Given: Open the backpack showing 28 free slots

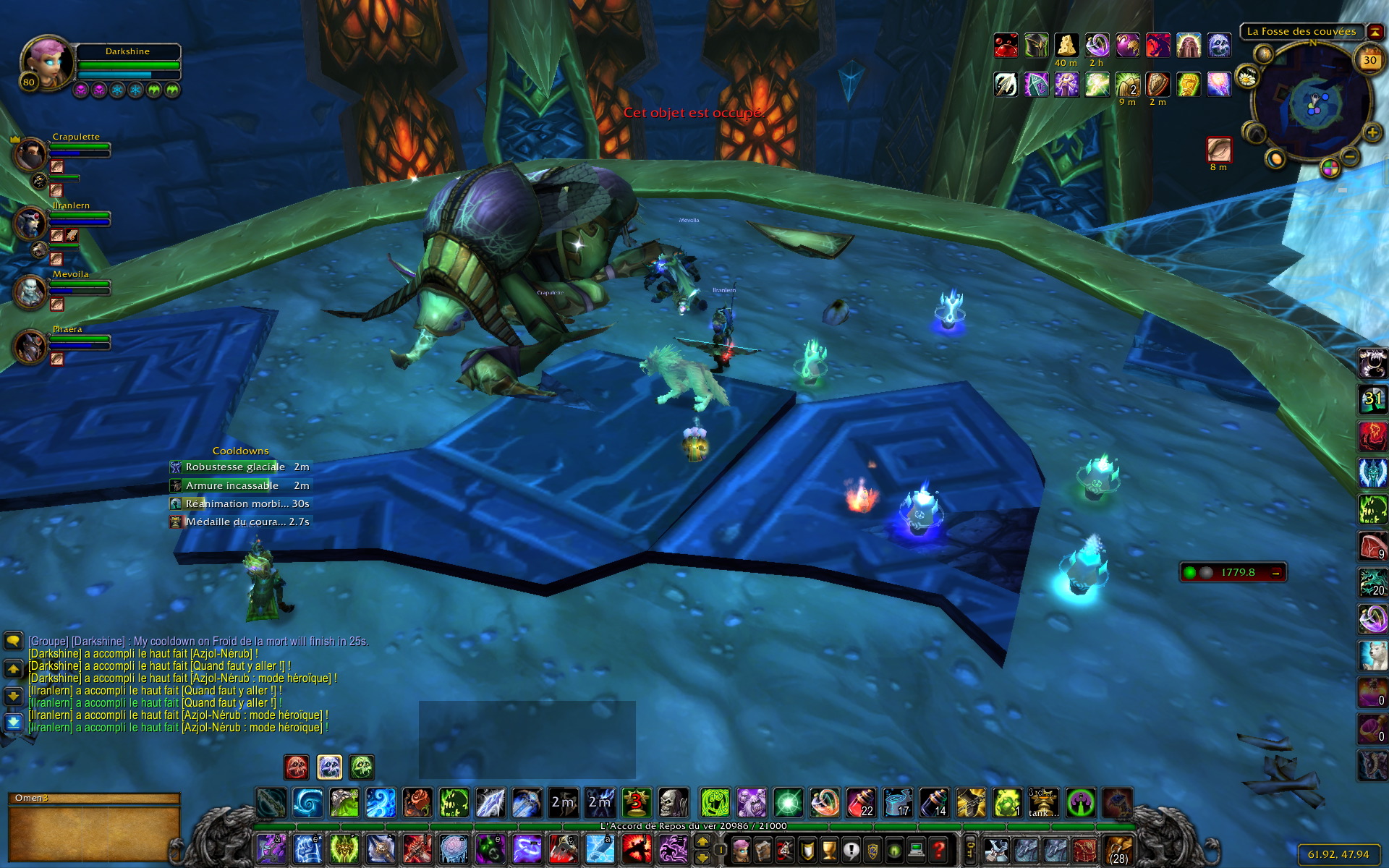Looking at the screenshot, I should click(x=1118, y=850).
